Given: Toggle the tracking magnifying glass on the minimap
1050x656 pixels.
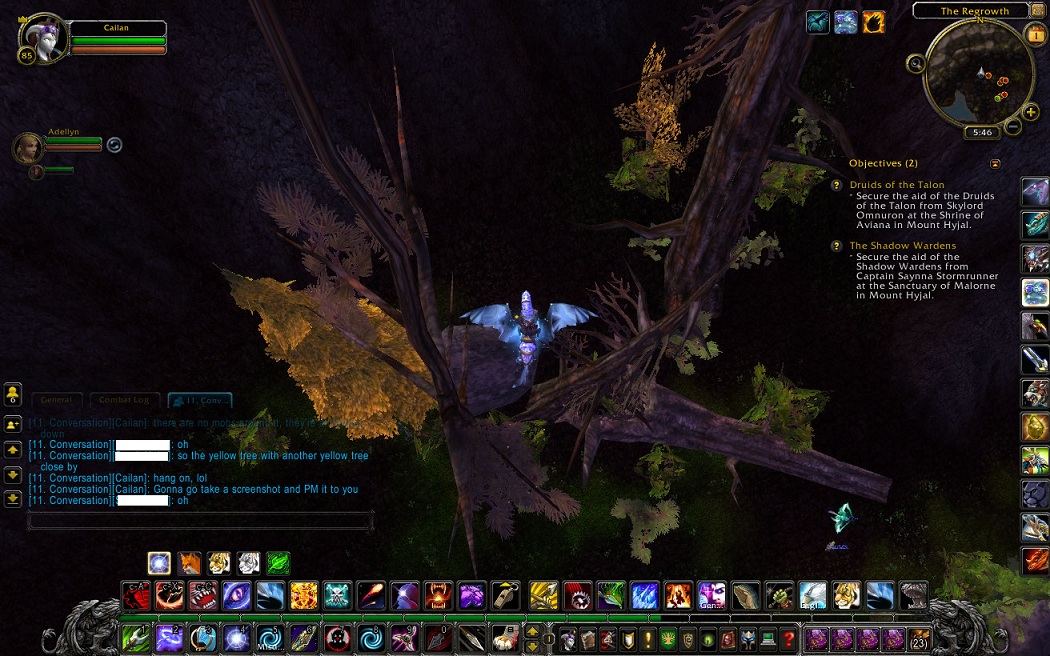Looking at the screenshot, I should 916,63.
